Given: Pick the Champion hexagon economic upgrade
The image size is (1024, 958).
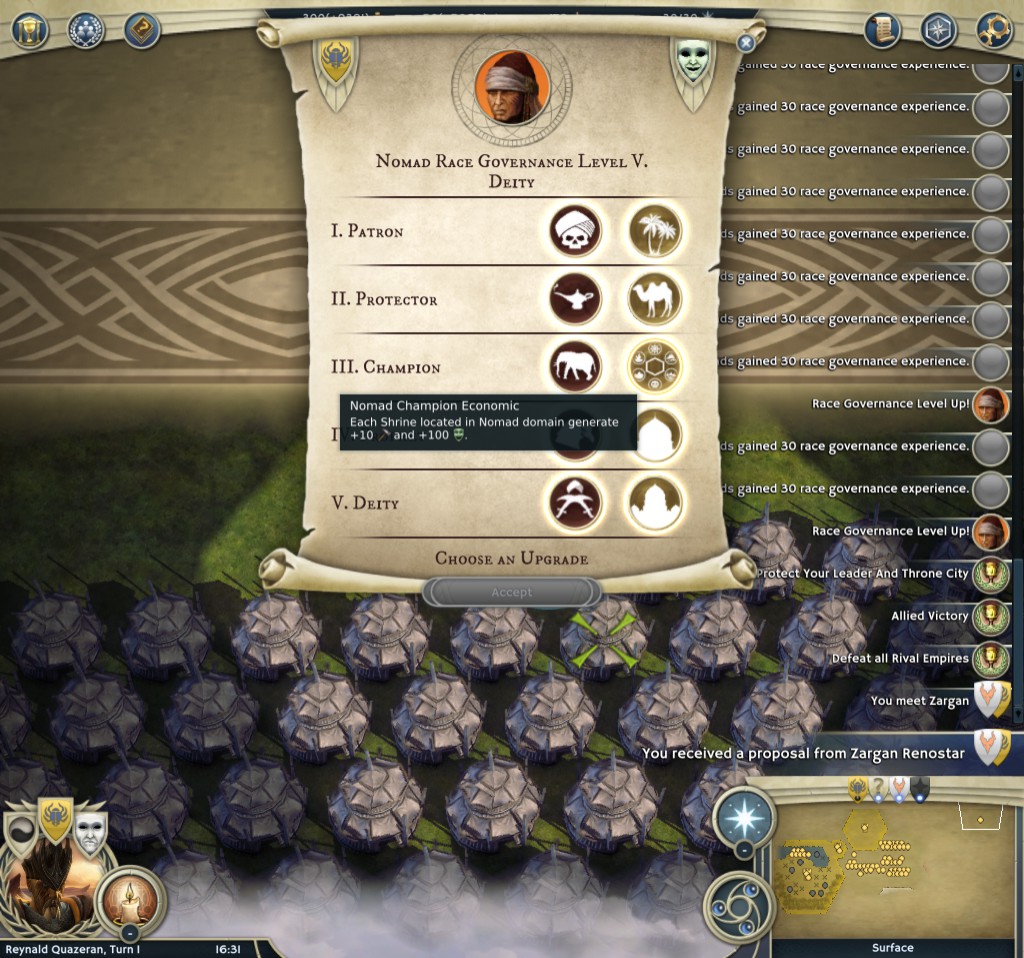Looking at the screenshot, I should pos(655,367).
